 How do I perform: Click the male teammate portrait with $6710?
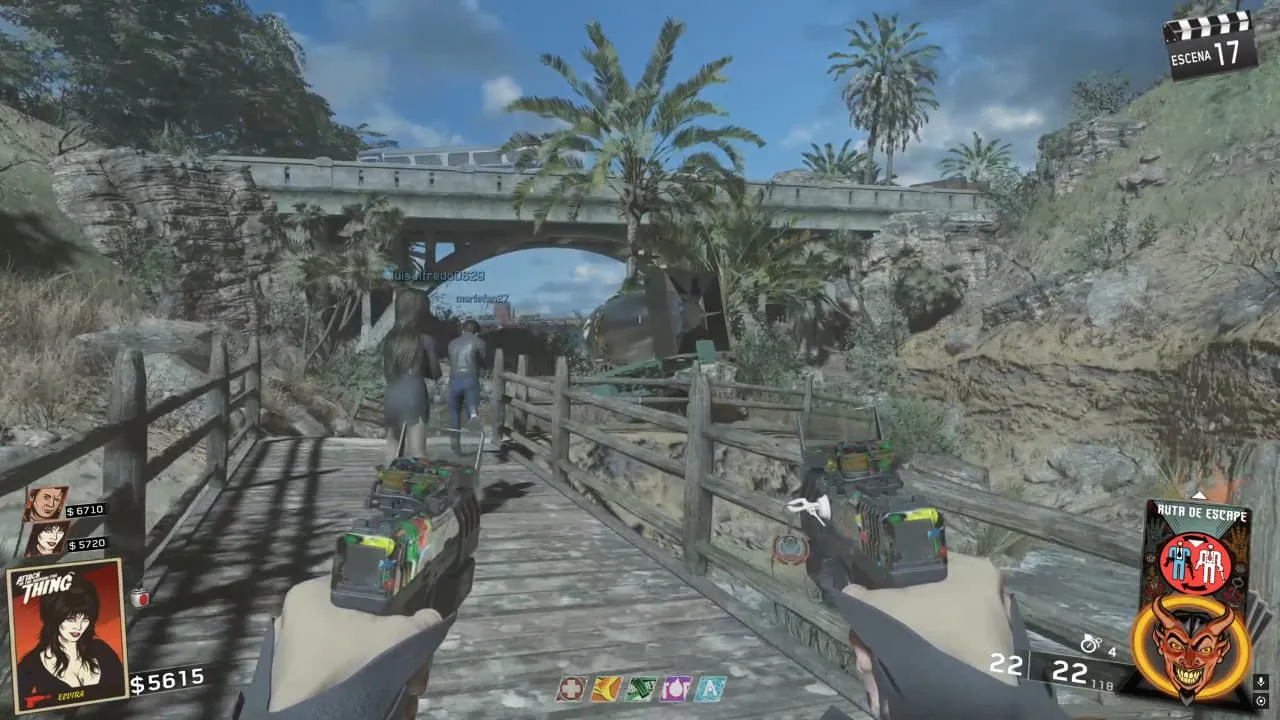point(46,504)
